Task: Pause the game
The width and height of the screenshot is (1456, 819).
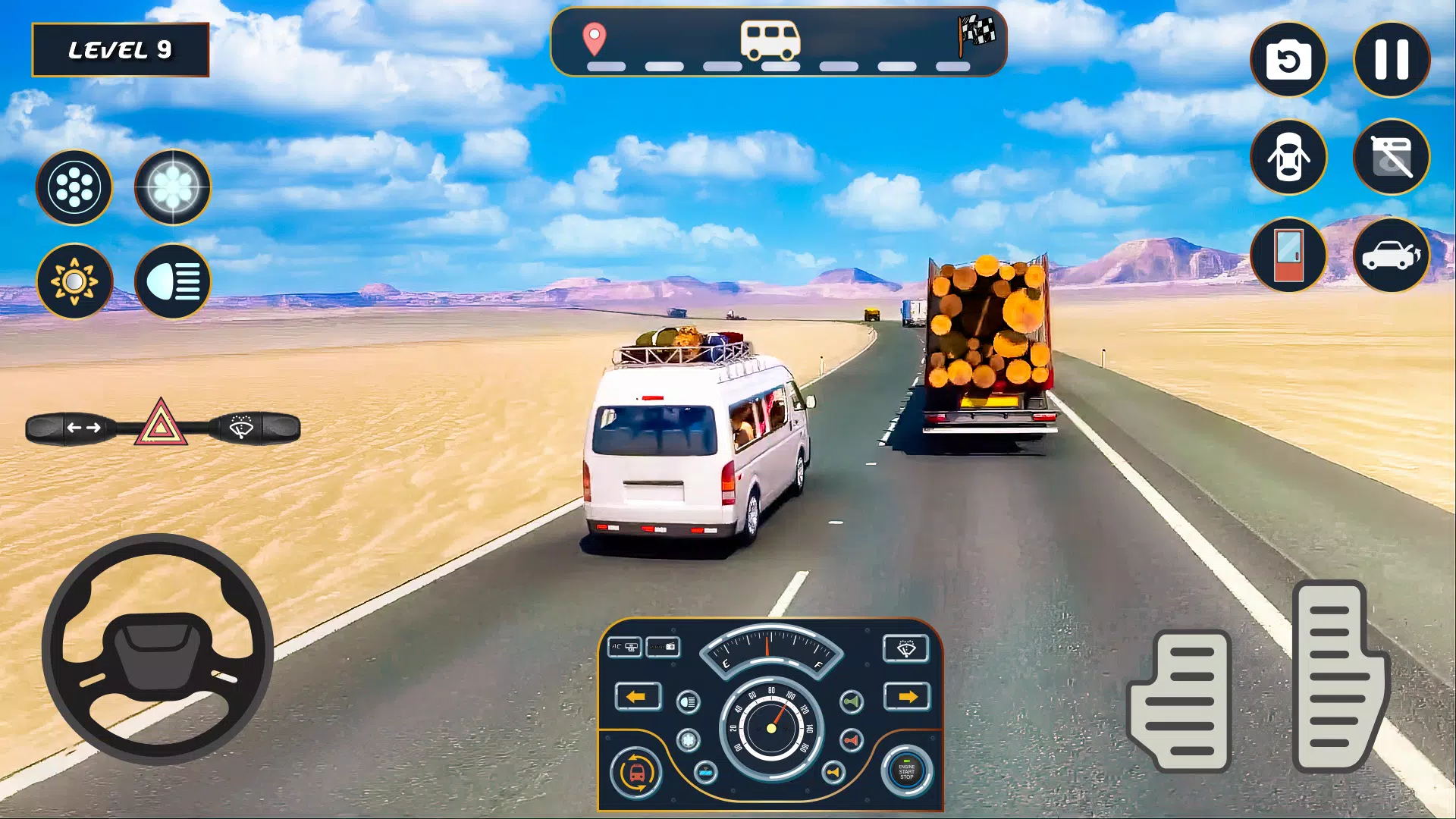Action: [1392, 59]
